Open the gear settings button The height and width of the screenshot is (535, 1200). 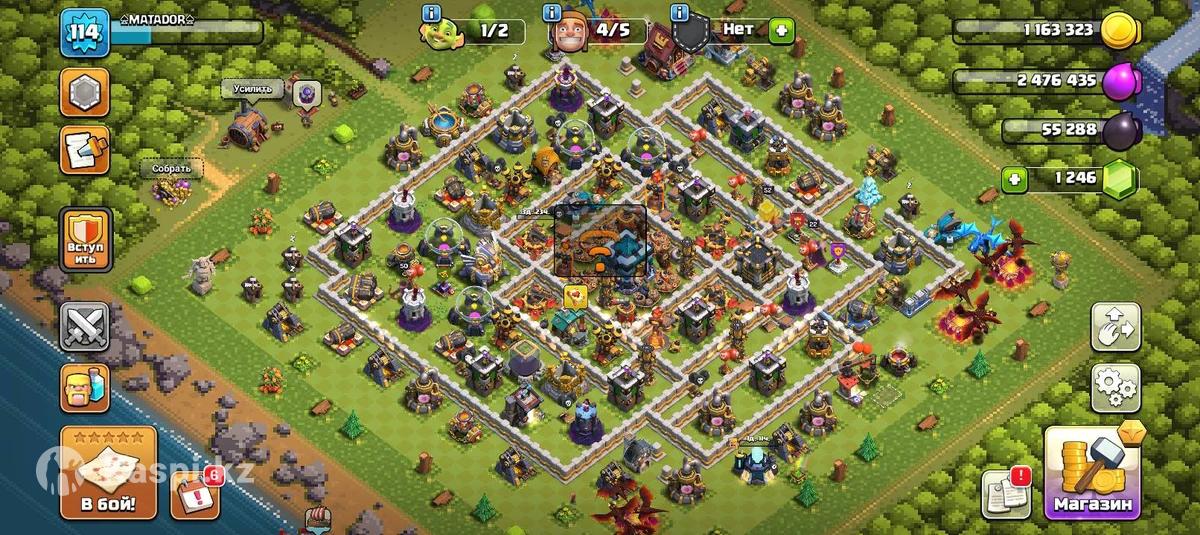point(1115,387)
